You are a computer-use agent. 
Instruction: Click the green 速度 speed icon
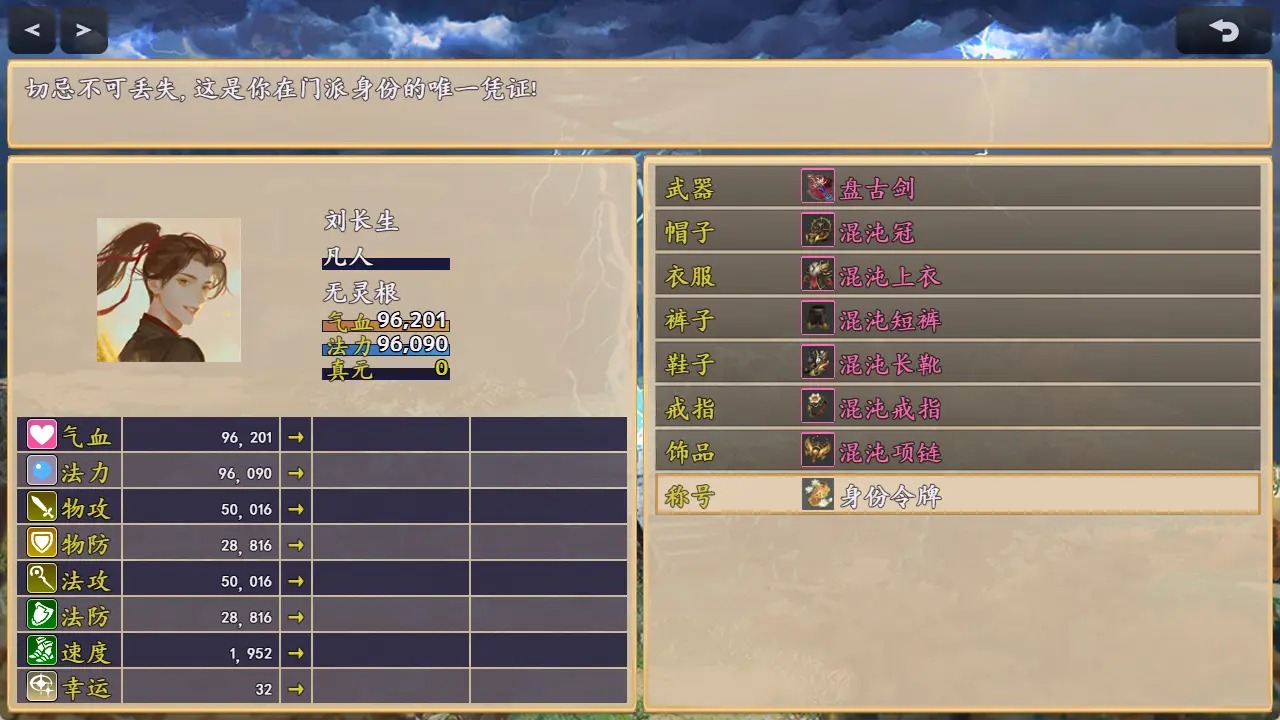40,651
